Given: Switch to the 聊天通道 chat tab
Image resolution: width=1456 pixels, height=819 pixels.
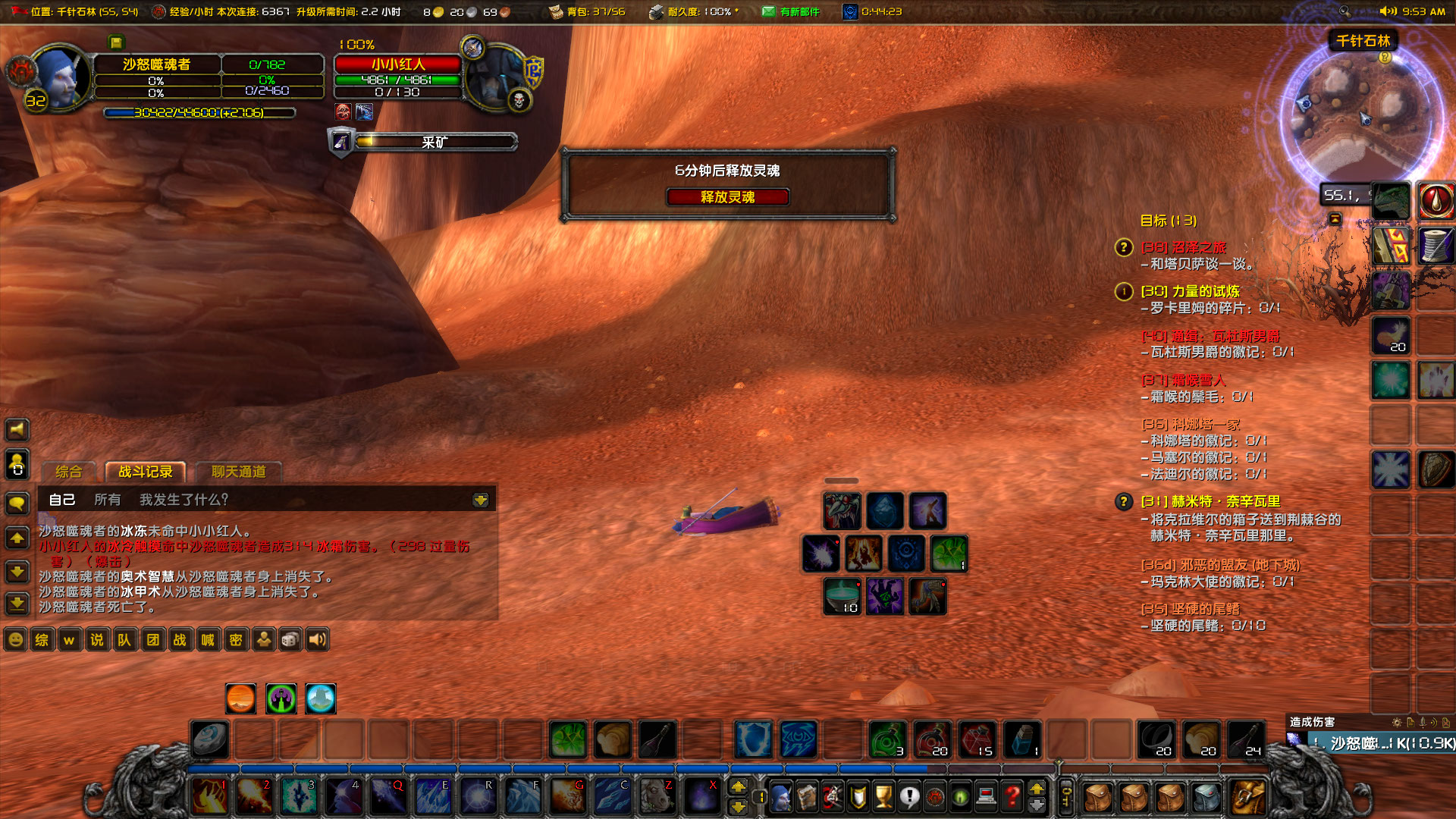Looking at the screenshot, I should point(239,471).
